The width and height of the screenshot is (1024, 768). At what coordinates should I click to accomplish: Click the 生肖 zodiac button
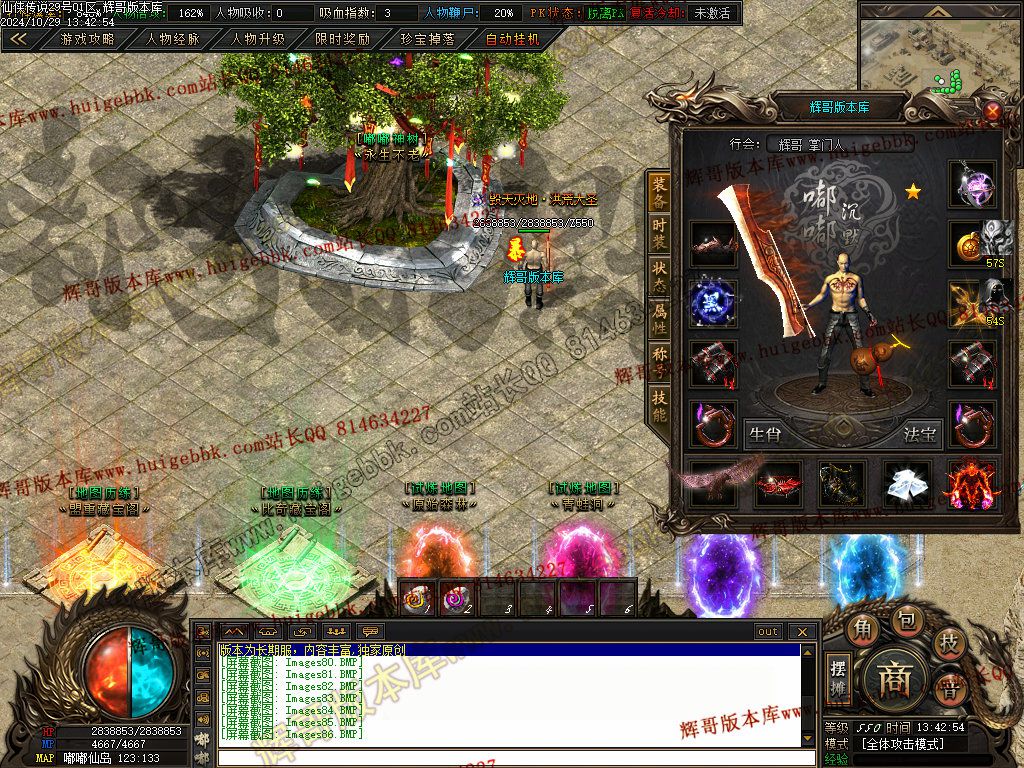[x=765, y=435]
